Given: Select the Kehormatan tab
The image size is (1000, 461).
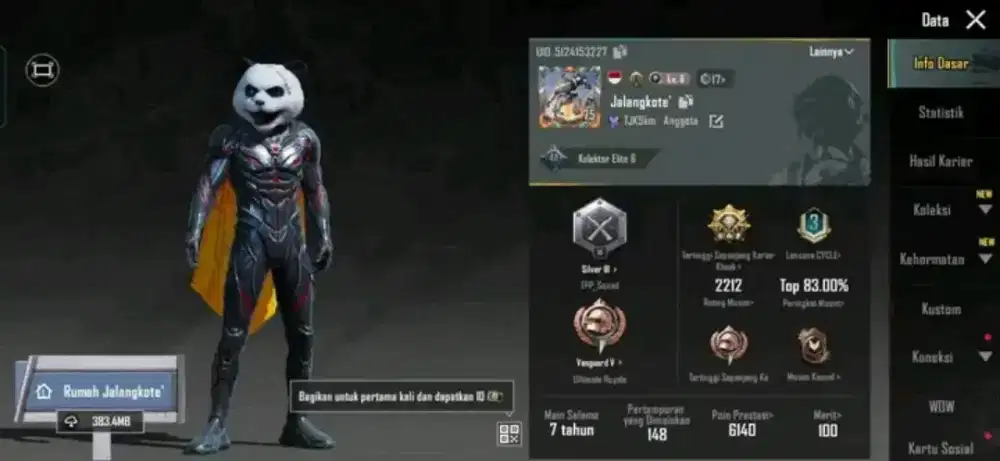Looking at the screenshot, I should click(x=931, y=259).
